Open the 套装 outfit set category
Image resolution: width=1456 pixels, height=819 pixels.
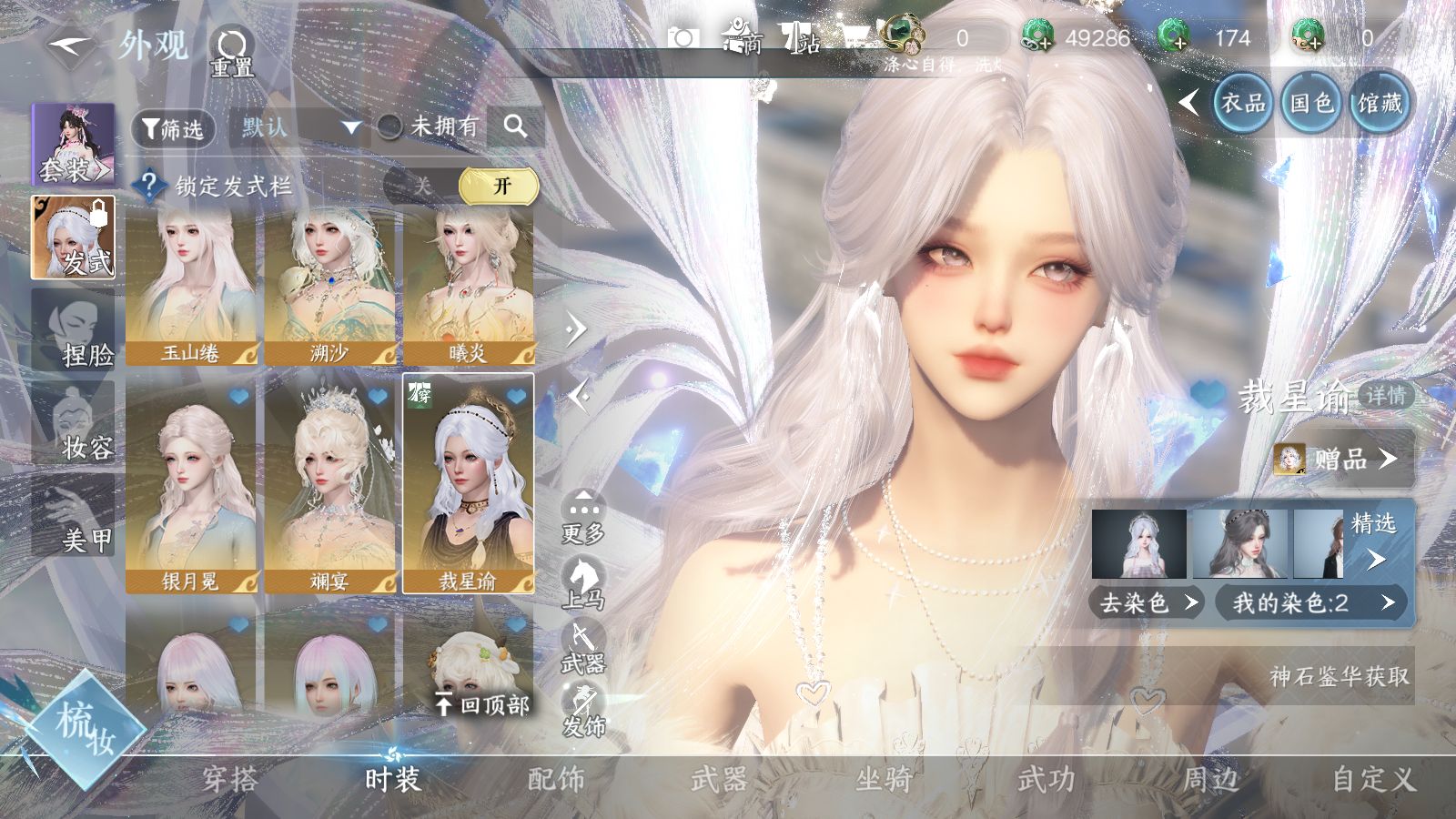(74, 146)
